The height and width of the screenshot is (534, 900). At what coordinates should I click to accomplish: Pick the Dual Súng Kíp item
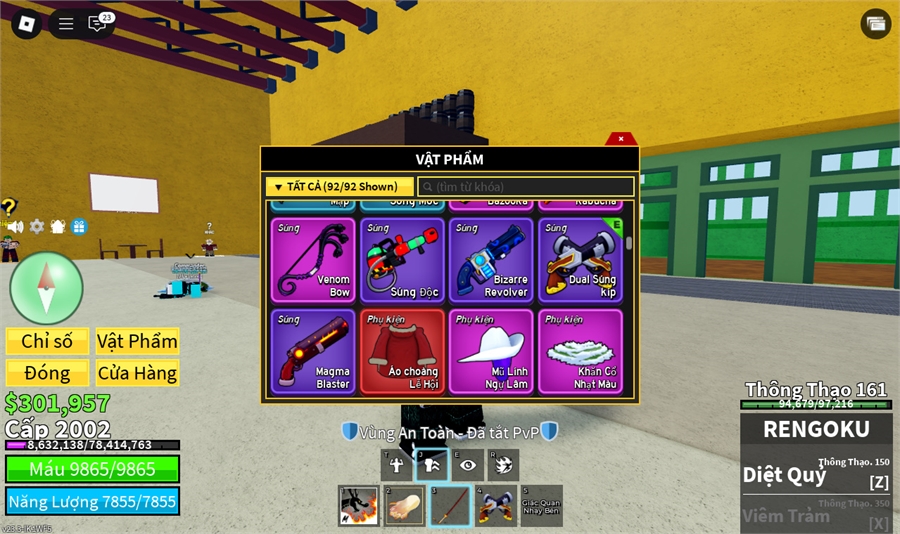click(580, 260)
